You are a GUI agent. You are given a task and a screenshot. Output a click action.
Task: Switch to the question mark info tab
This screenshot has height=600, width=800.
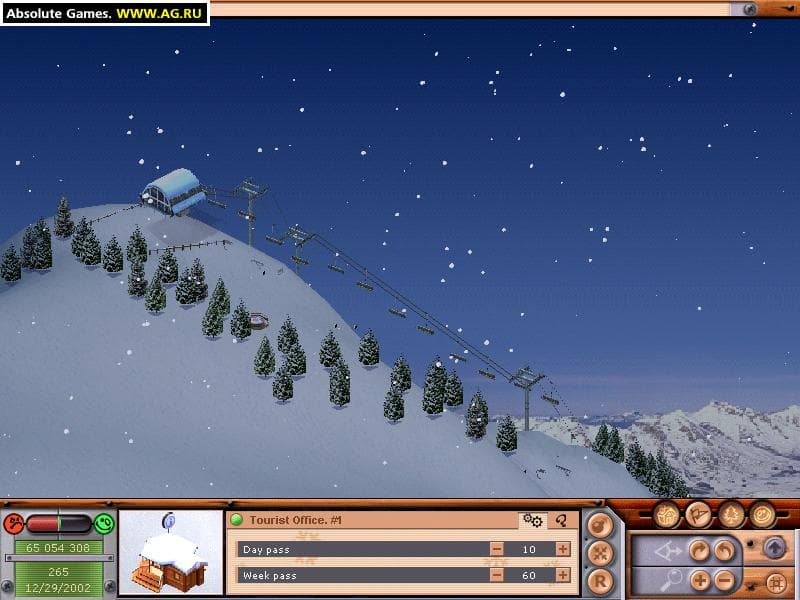[562, 520]
